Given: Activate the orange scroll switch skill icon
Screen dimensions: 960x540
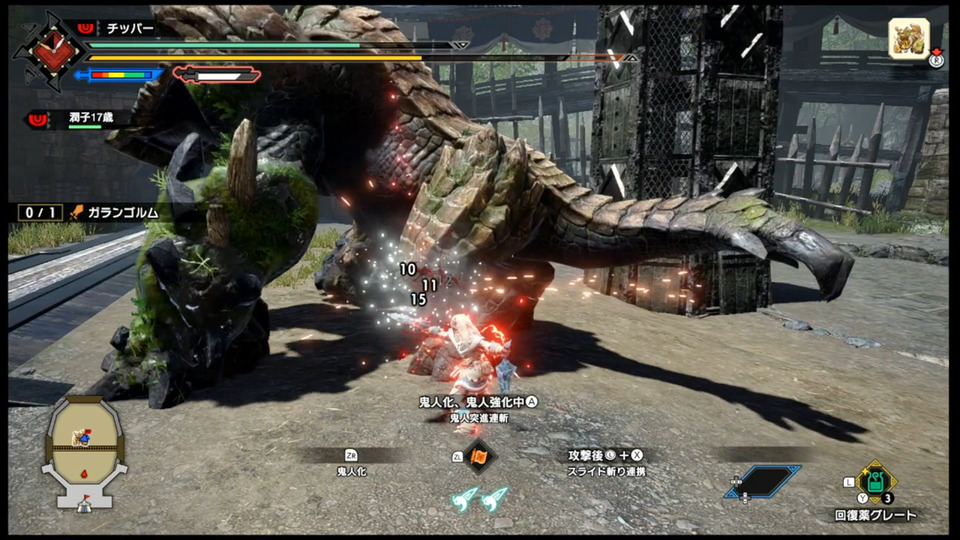Looking at the screenshot, I should [478, 456].
